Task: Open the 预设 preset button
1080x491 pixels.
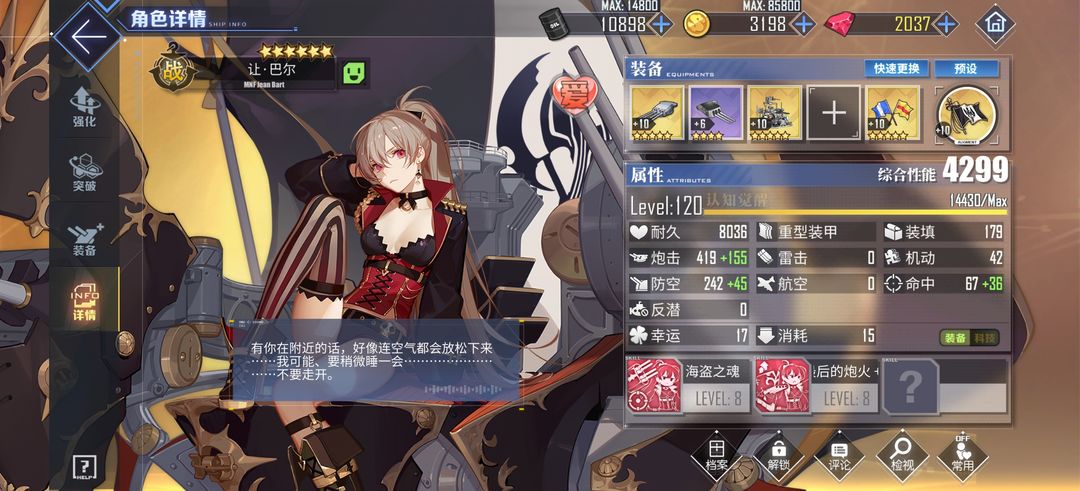Action: coord(965,69)
